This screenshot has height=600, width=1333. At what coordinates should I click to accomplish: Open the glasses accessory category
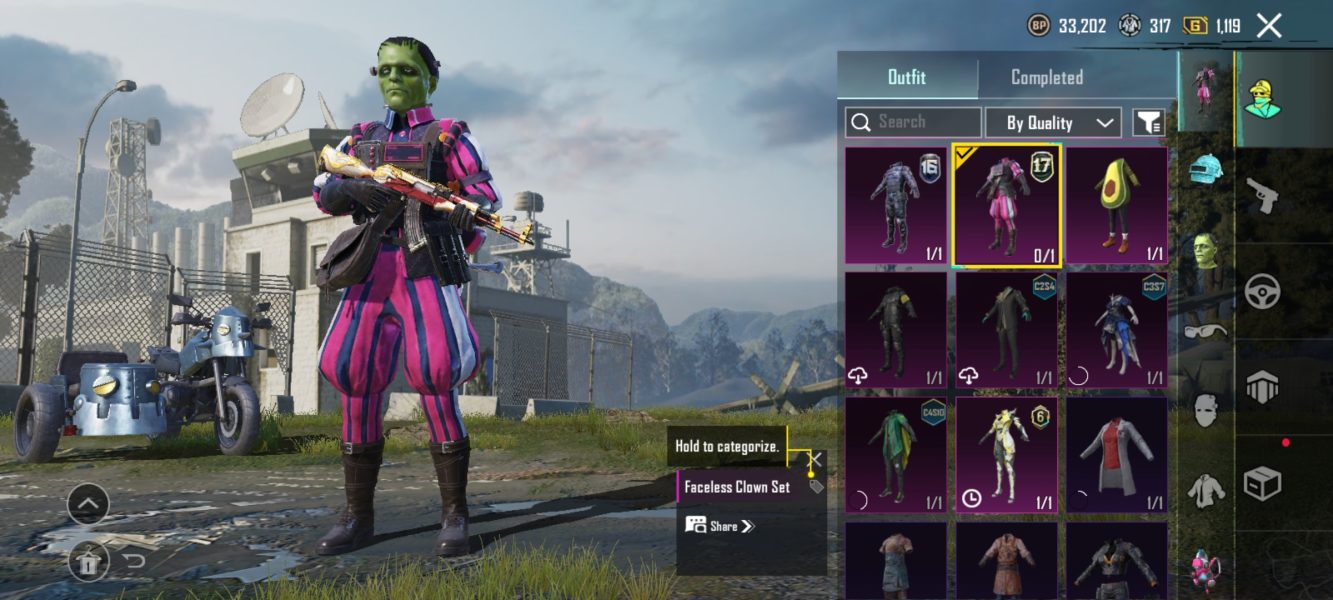[x=1206, y=330]
